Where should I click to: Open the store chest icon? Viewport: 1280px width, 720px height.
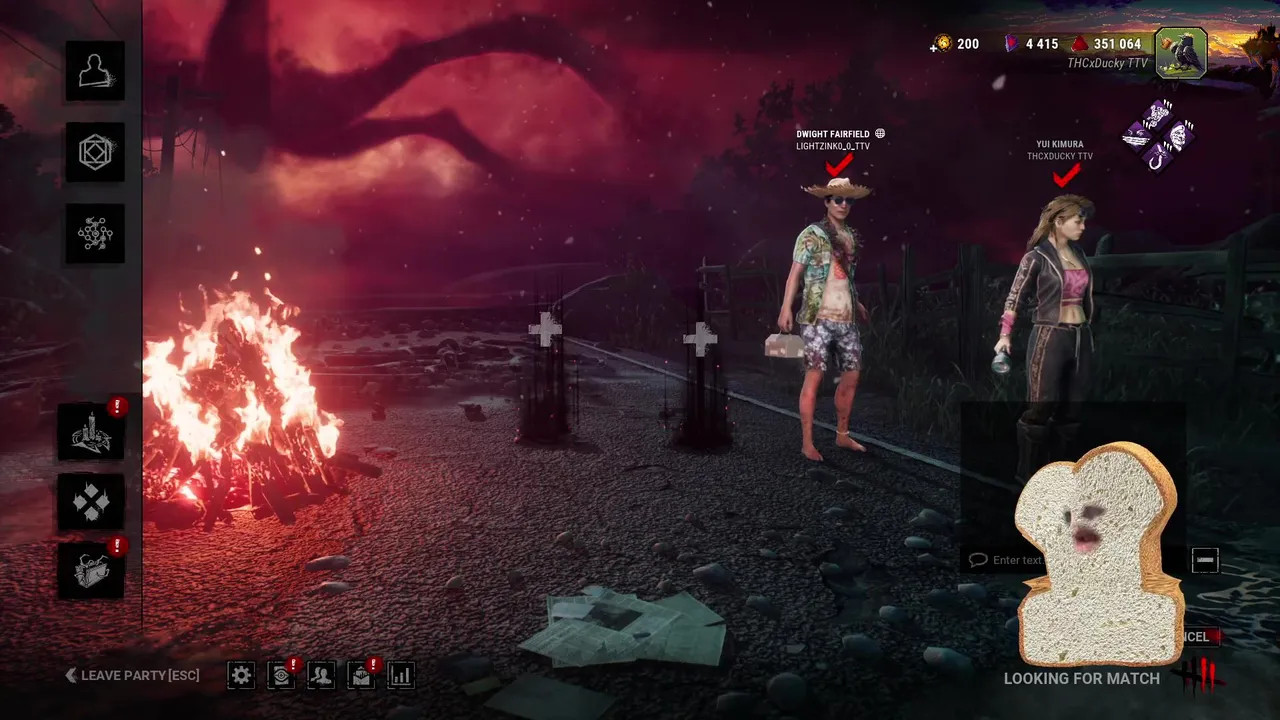tap(91, 570)
